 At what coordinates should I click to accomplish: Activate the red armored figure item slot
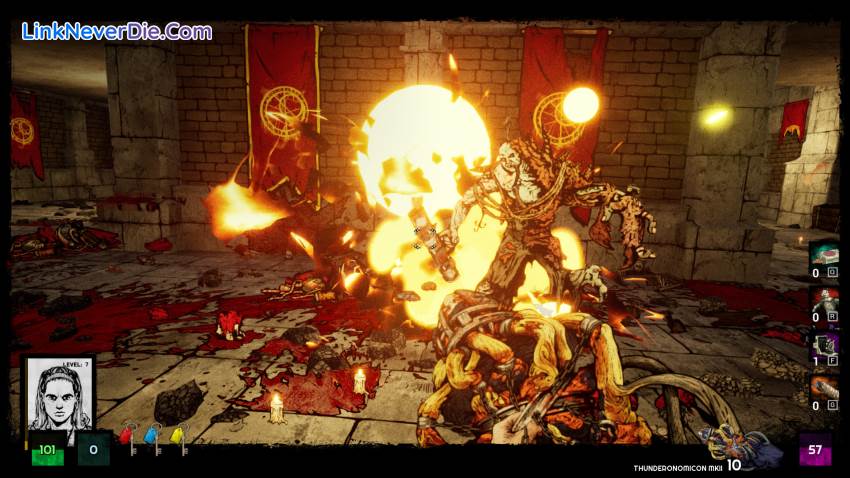(824, 301)
